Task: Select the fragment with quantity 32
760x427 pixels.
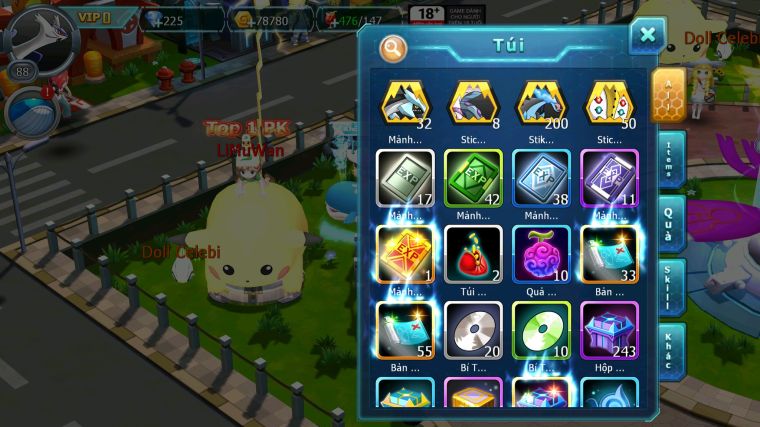Action: click(405, 104)
